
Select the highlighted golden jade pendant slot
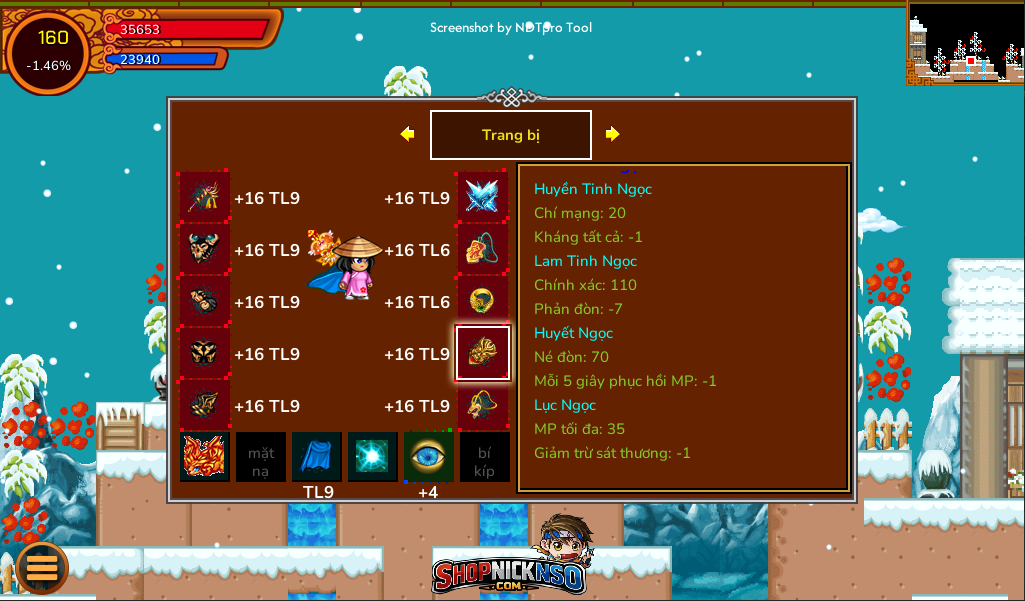click(483, 353)
